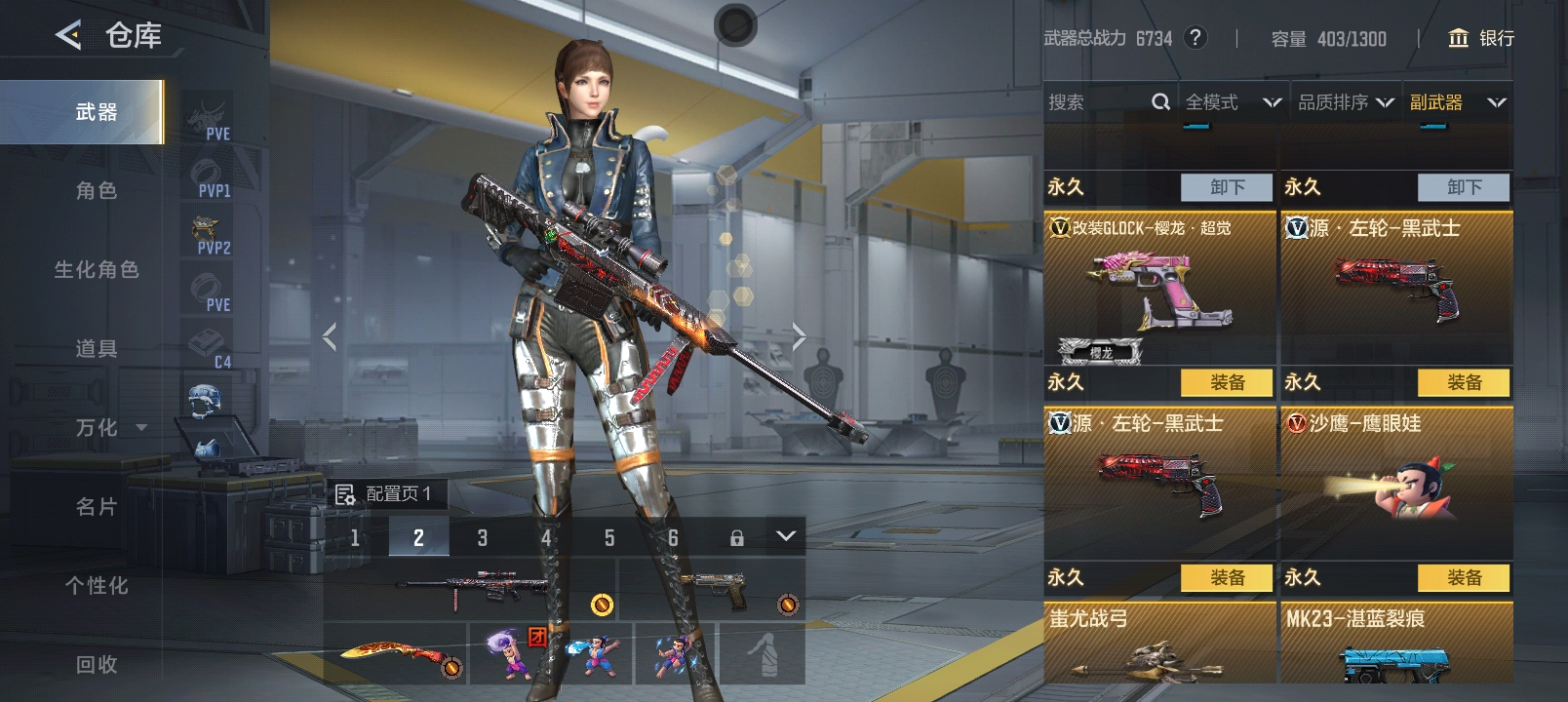The height and width of the screenshot is (702, 1568).
Task: Go back from the 仓库 screen
Action: pyautogui.click(x=68, y=36)
